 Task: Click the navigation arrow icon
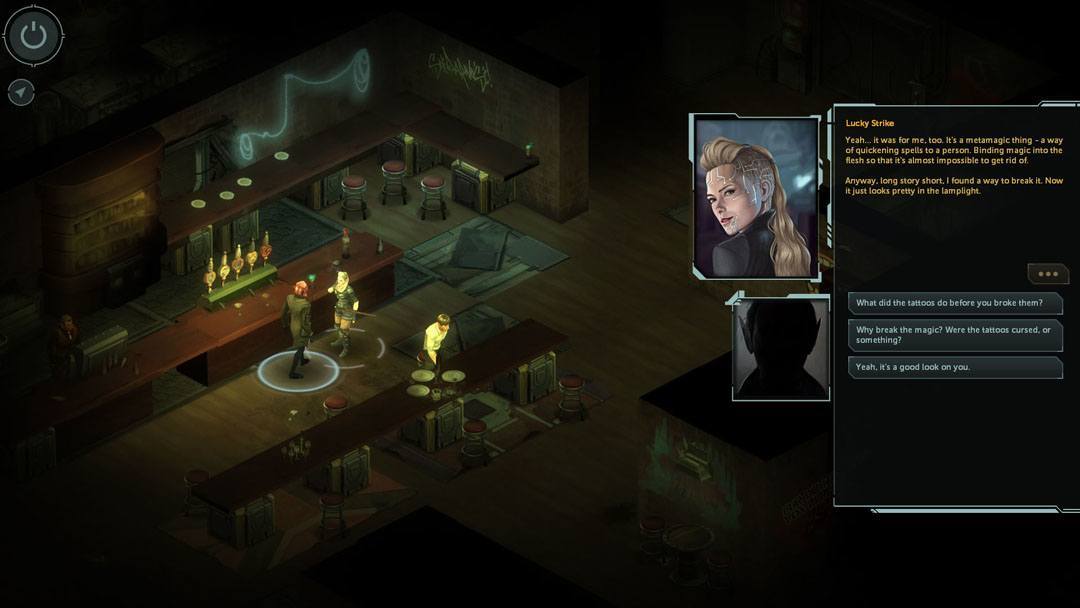click(x=21, y=92)
